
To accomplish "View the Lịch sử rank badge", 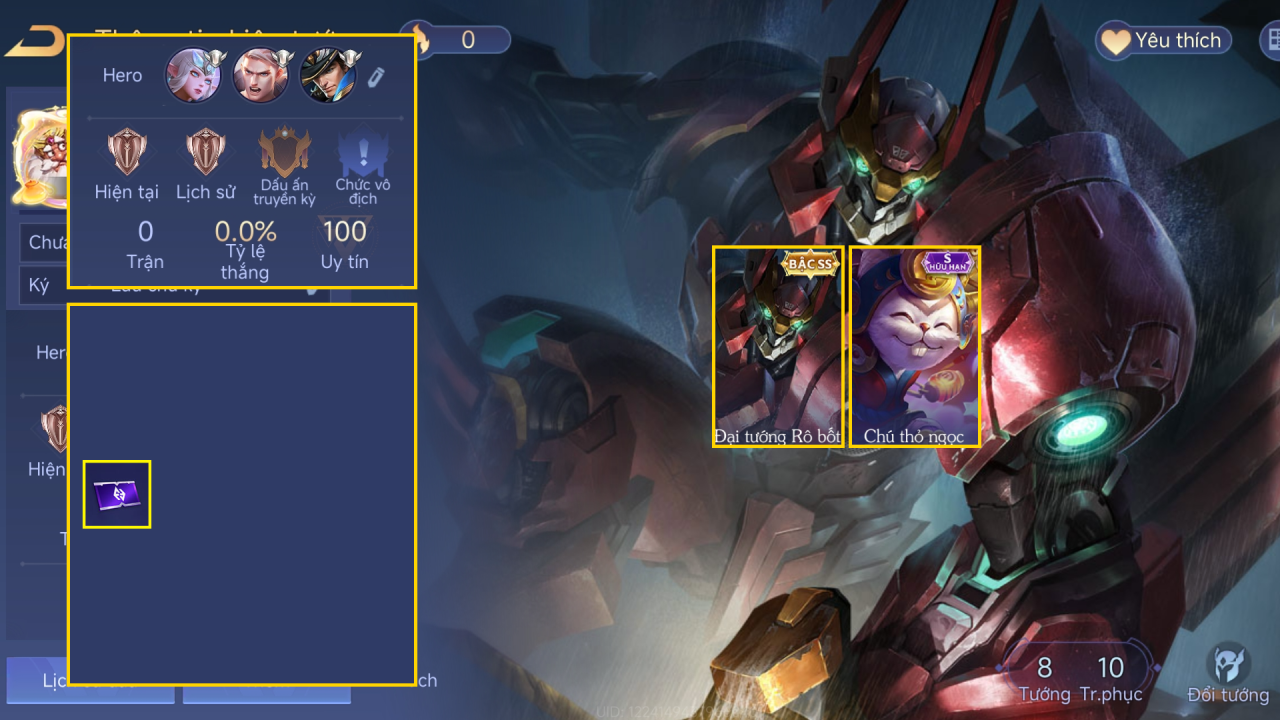I will 205,153.
